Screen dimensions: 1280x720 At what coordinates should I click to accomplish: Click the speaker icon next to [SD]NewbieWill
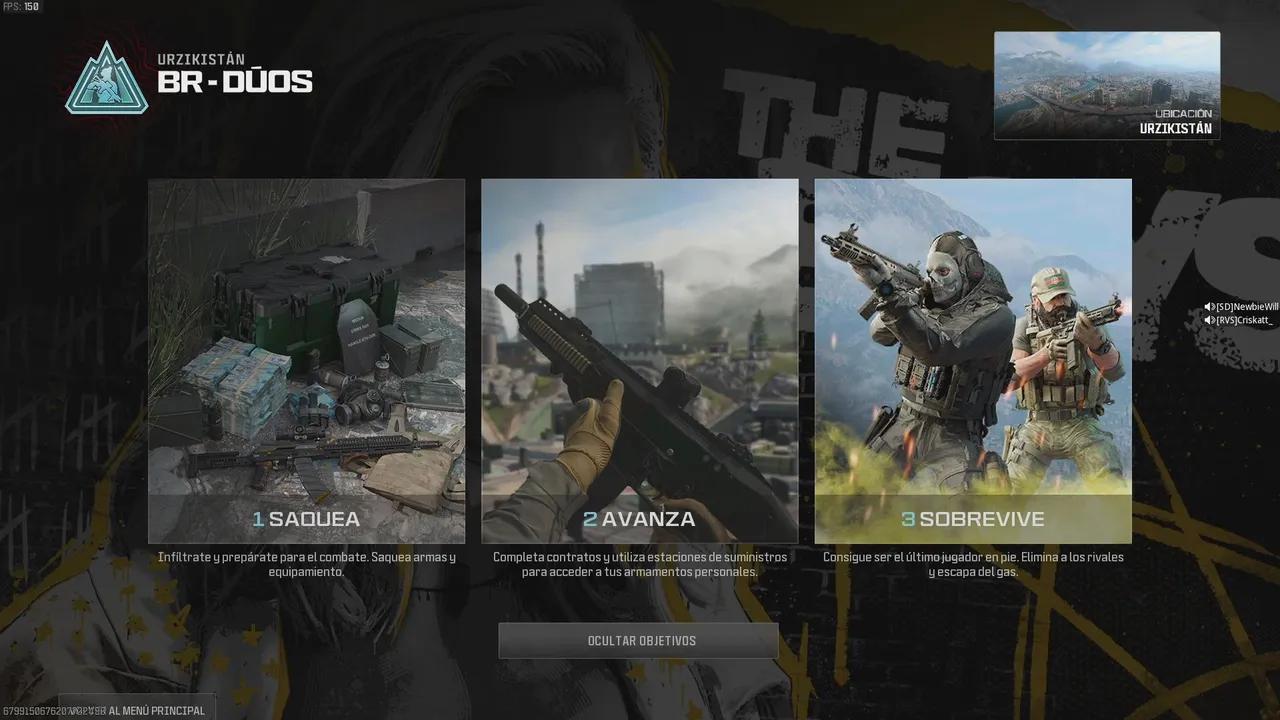1207,306
